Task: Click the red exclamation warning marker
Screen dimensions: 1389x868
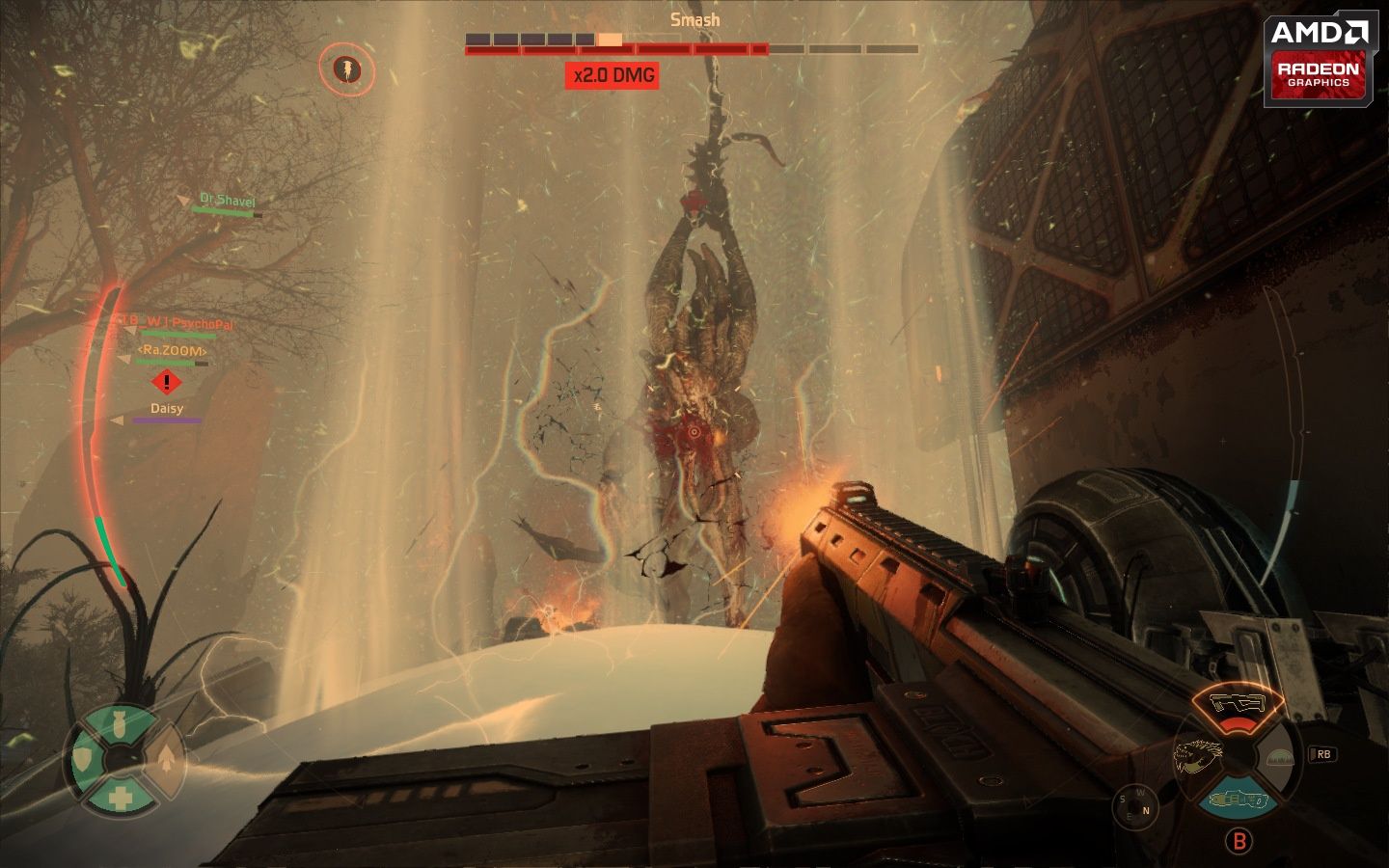Action: tap(165, 384)
